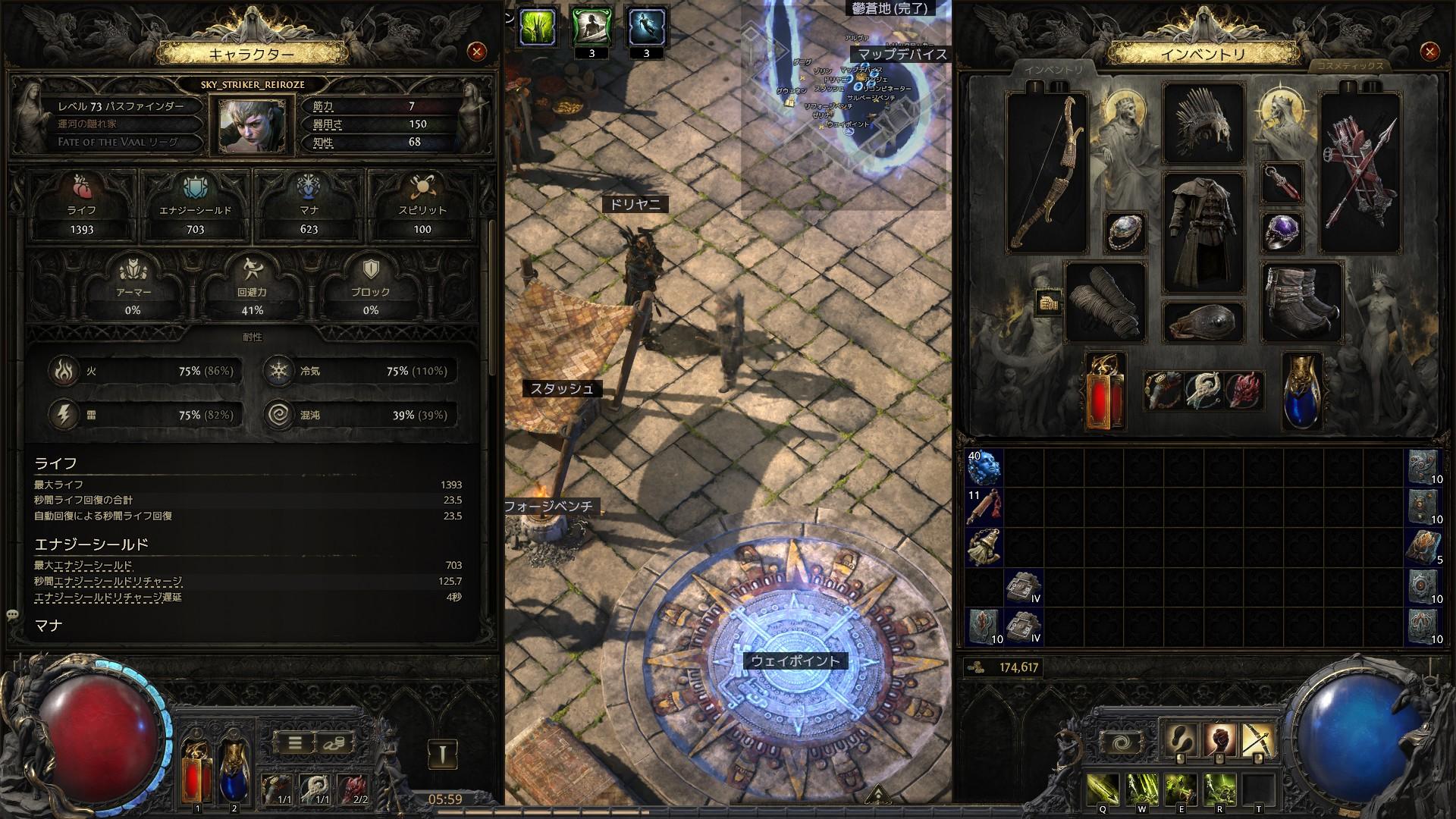Select the equipped boots slot

click(1301, 302)
